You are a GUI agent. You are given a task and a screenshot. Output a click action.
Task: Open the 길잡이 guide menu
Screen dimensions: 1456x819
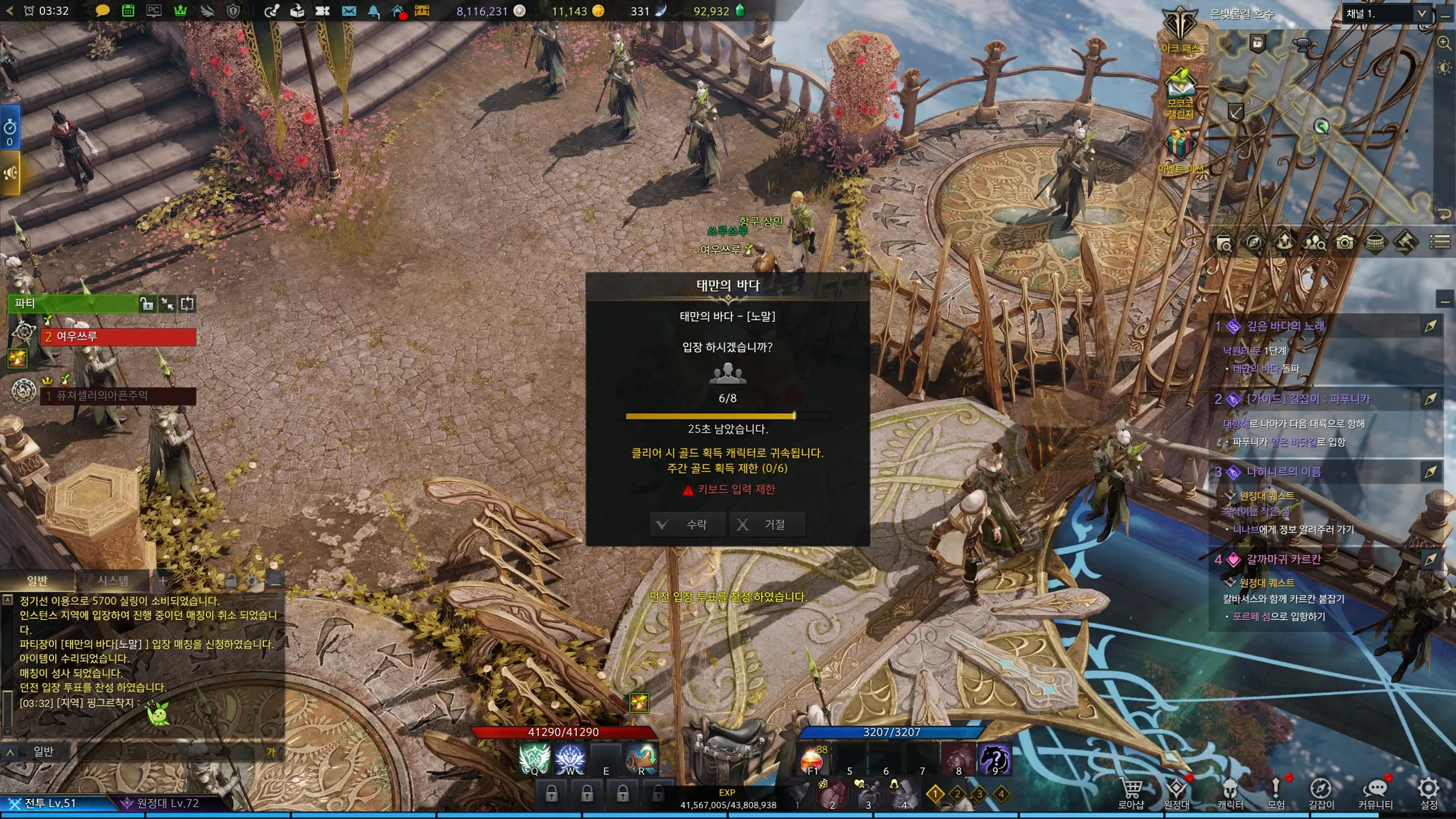[x=1321, y=793]
